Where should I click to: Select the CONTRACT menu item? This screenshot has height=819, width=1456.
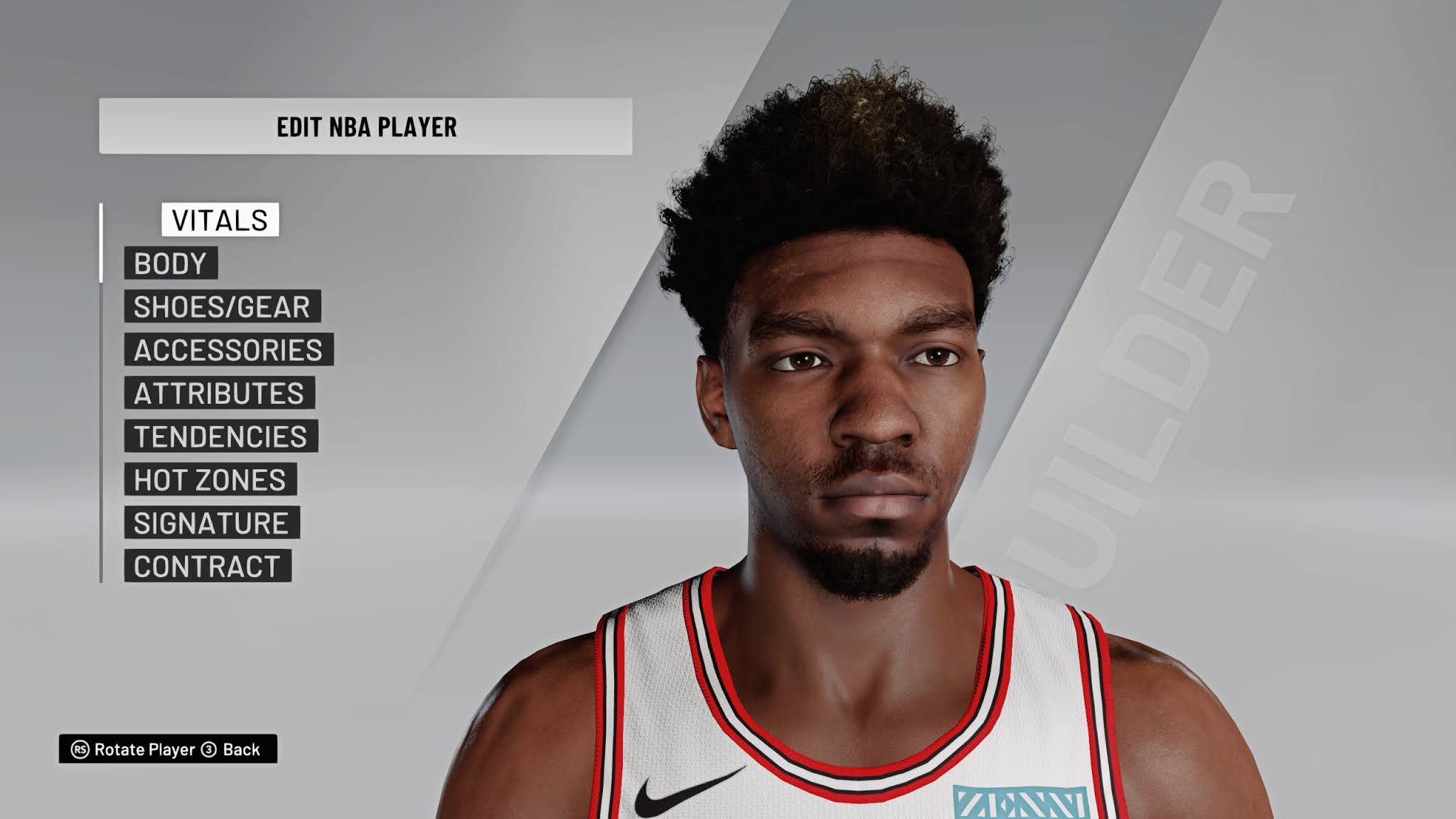point(208,567)
